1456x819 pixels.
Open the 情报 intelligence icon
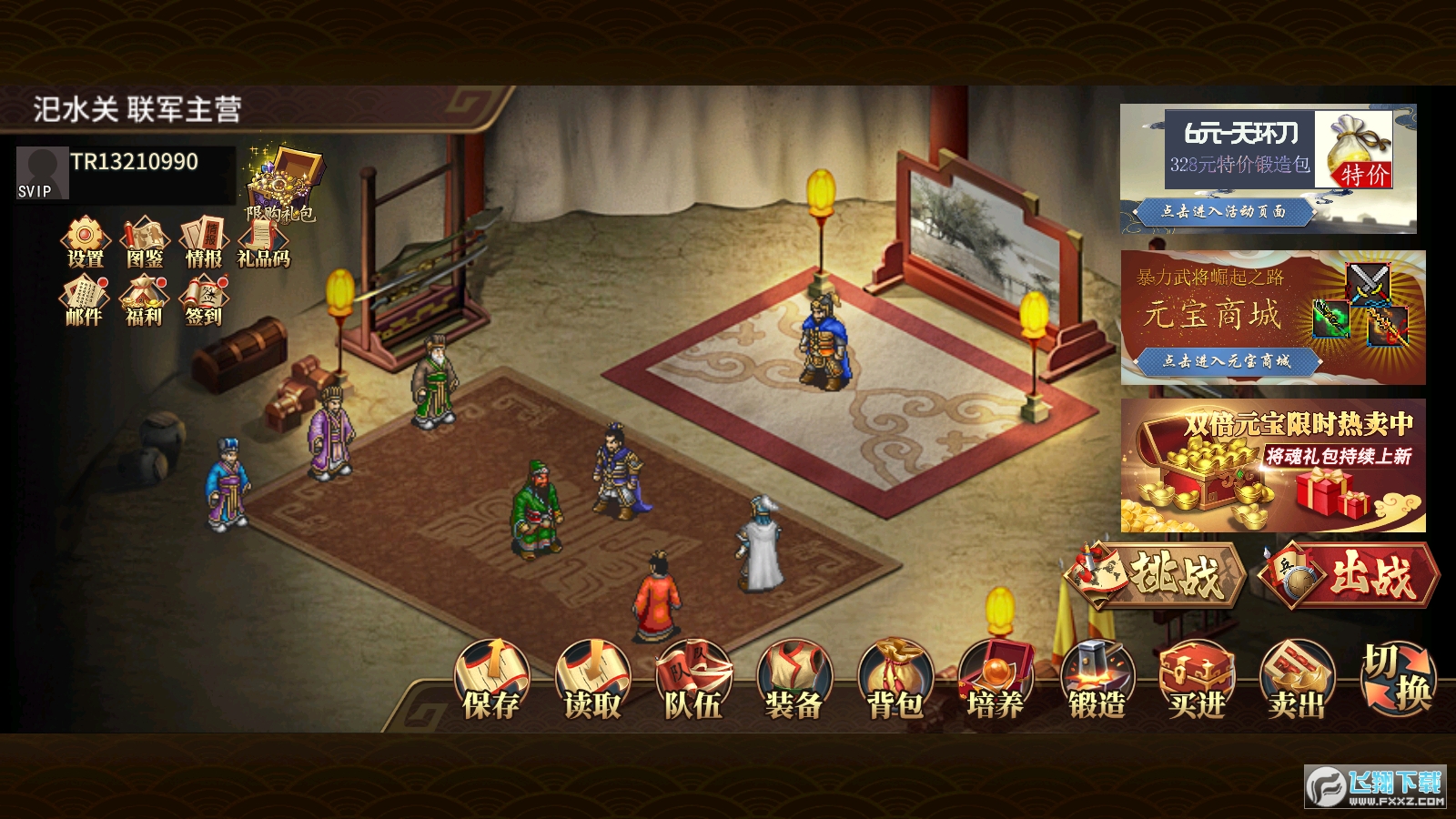pyautogui.click(x=204, y=242)
